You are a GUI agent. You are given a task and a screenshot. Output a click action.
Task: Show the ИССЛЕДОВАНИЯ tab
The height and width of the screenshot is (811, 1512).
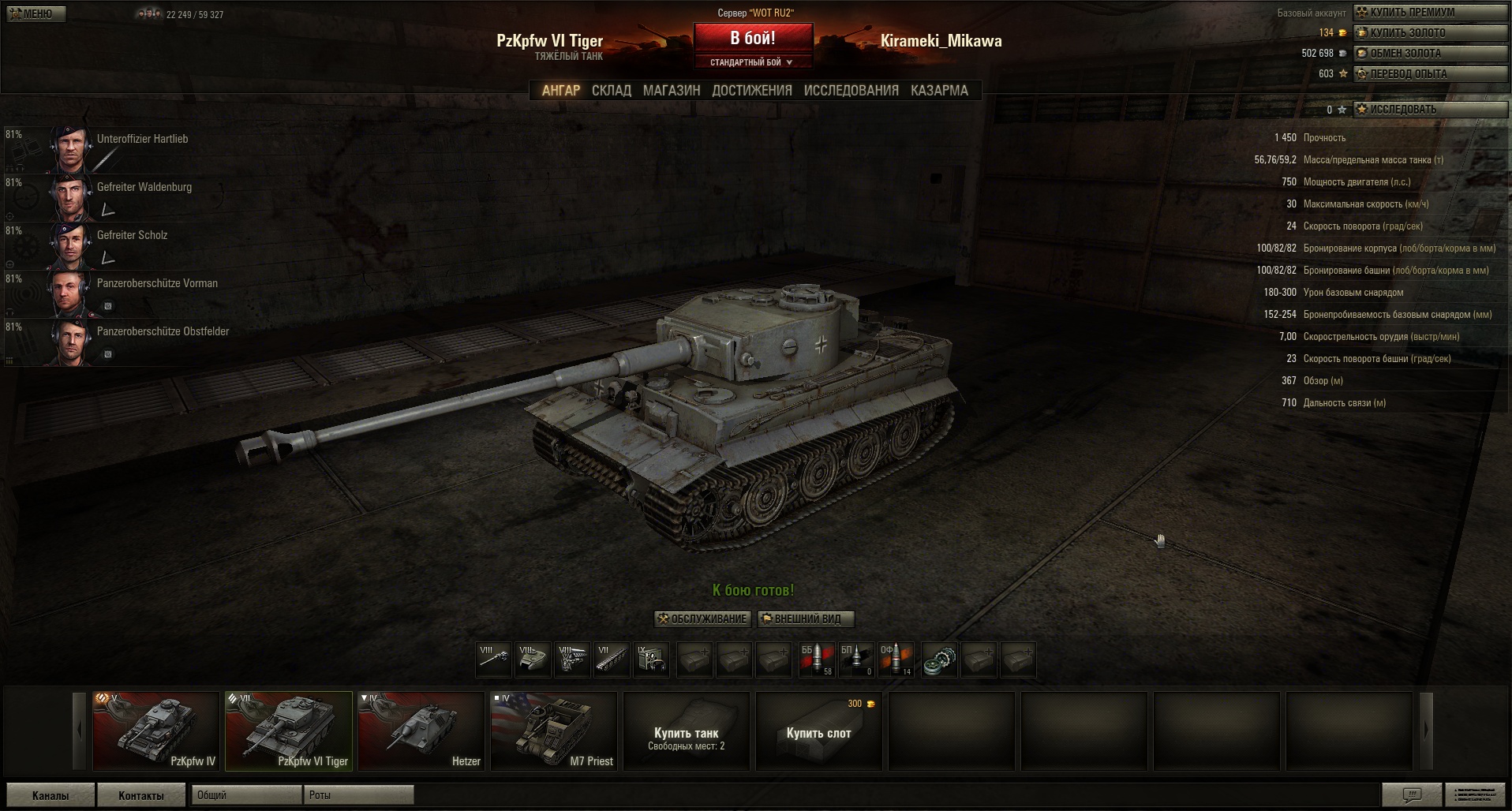click(x=851, y=91)
